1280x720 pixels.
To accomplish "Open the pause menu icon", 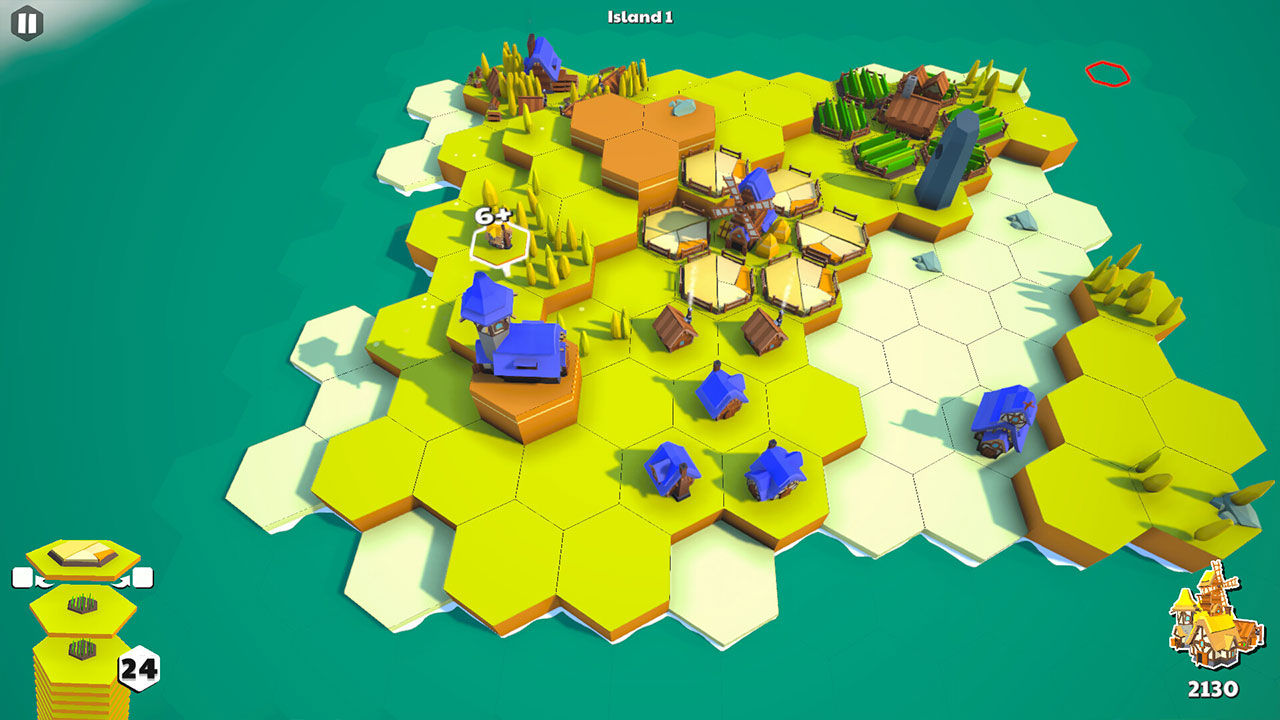I will [x=29, y=21].
